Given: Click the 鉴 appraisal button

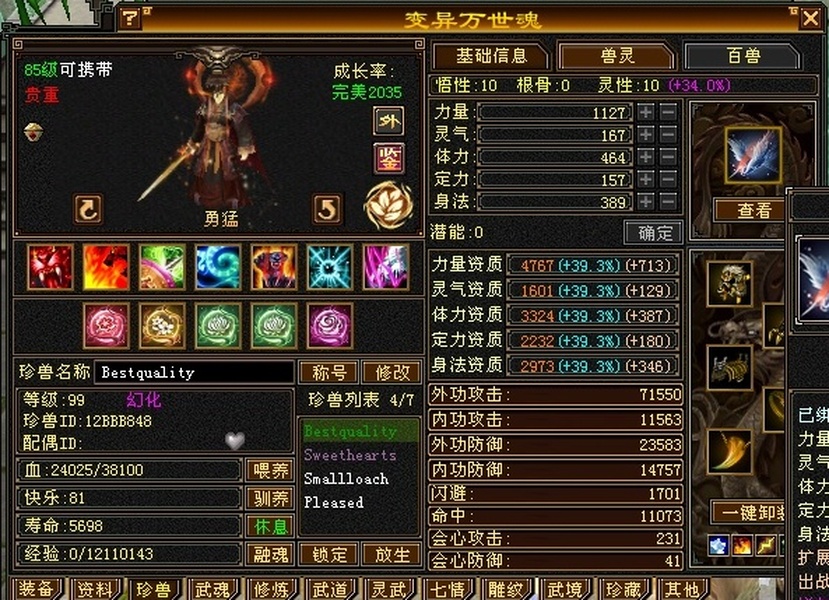Looking at the screenshot, I should coord(388,158).
